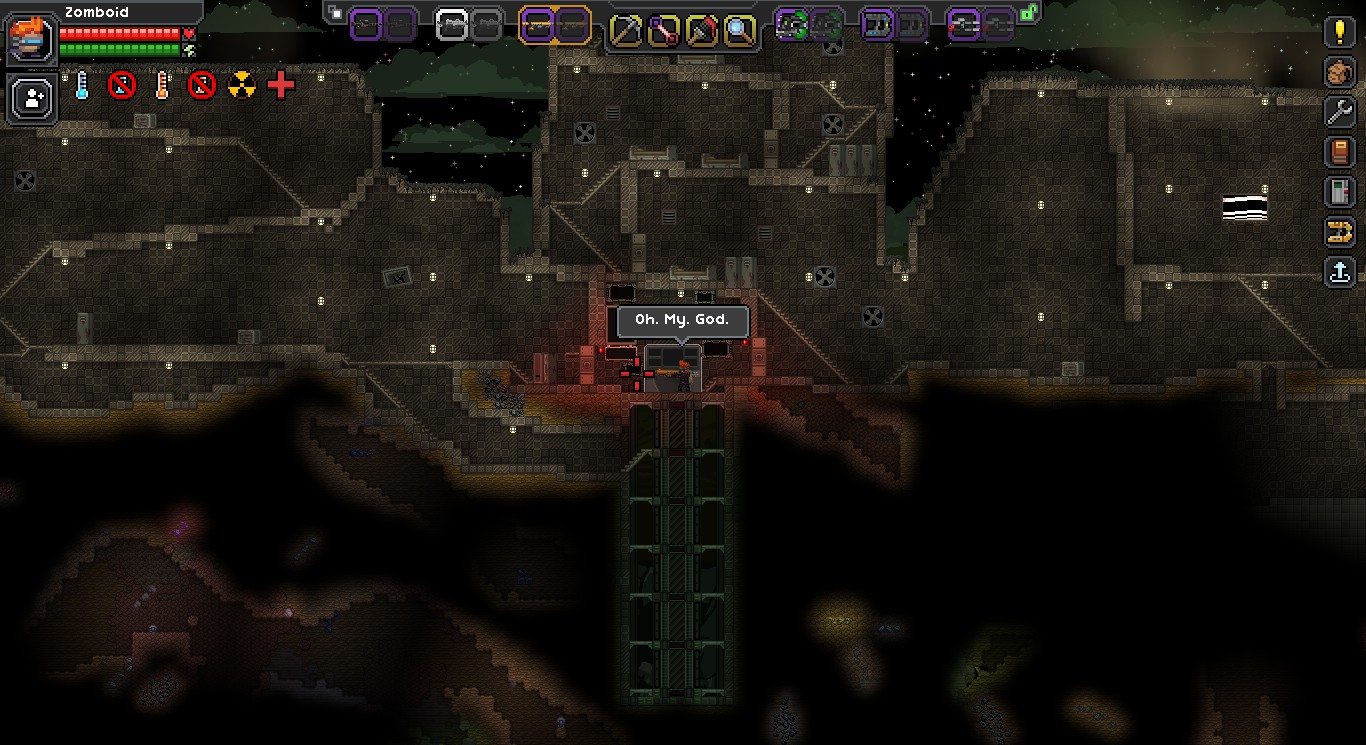
Task: Swap the action bar using the corner button
Action: pyautogui.click(x=336, y=13)
